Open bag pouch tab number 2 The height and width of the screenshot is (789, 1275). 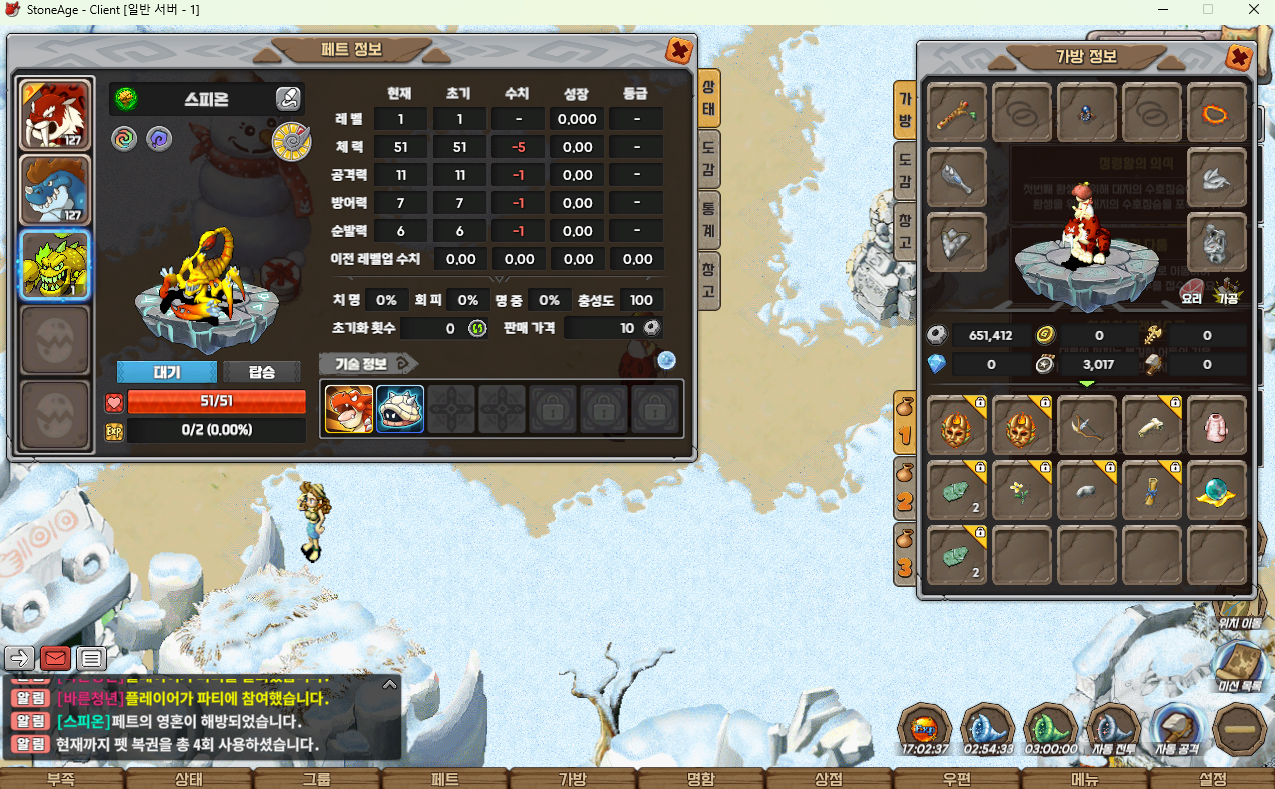pos(904,490)
